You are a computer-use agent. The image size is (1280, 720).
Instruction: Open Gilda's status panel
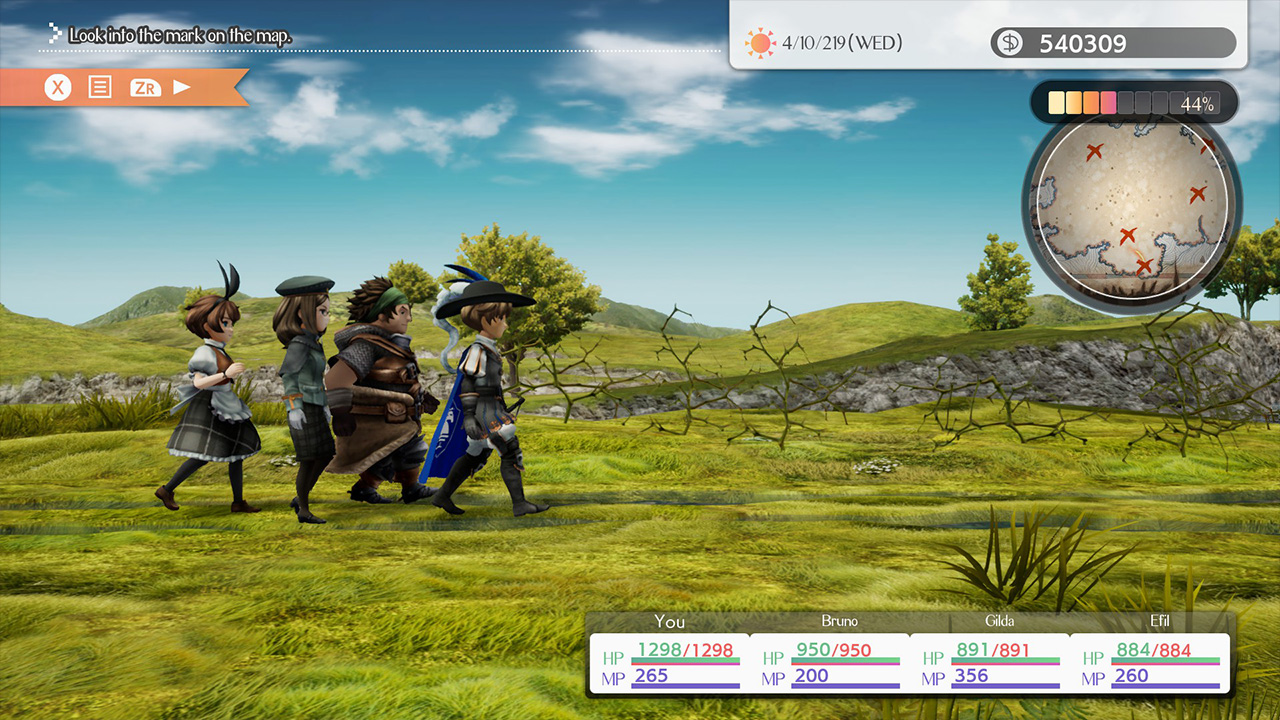pyautogui.click(x=1000, y=621)
